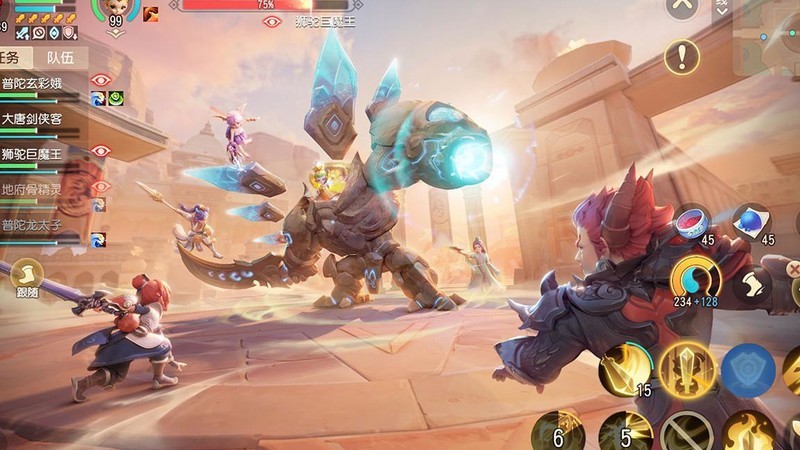Collapse the top menu with the chevron button
This screenshot has height=450, width=800.
(682, 6)
